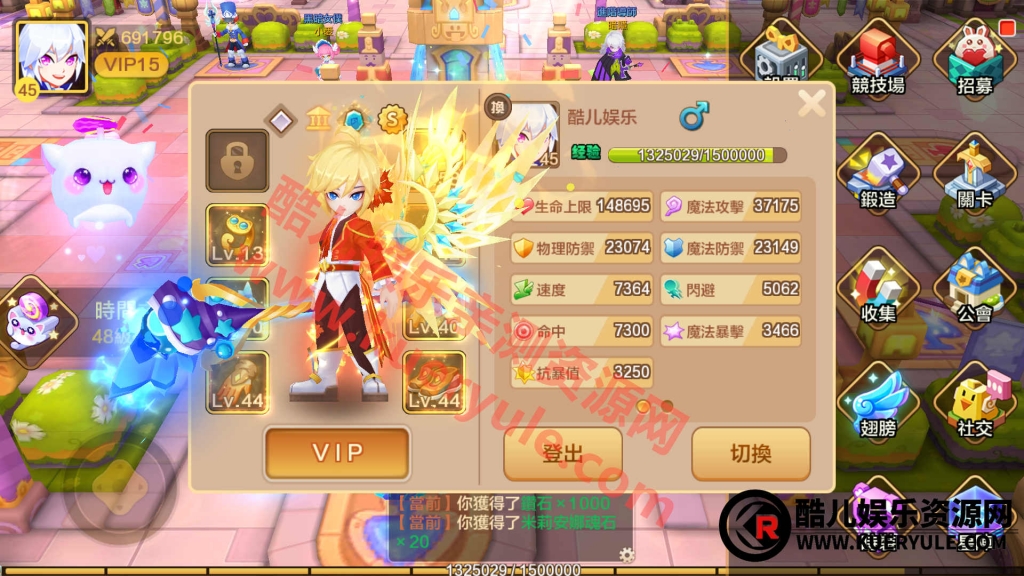Open the chat settings gear icon
The image size is (1024, 576).
pos(626,555)
